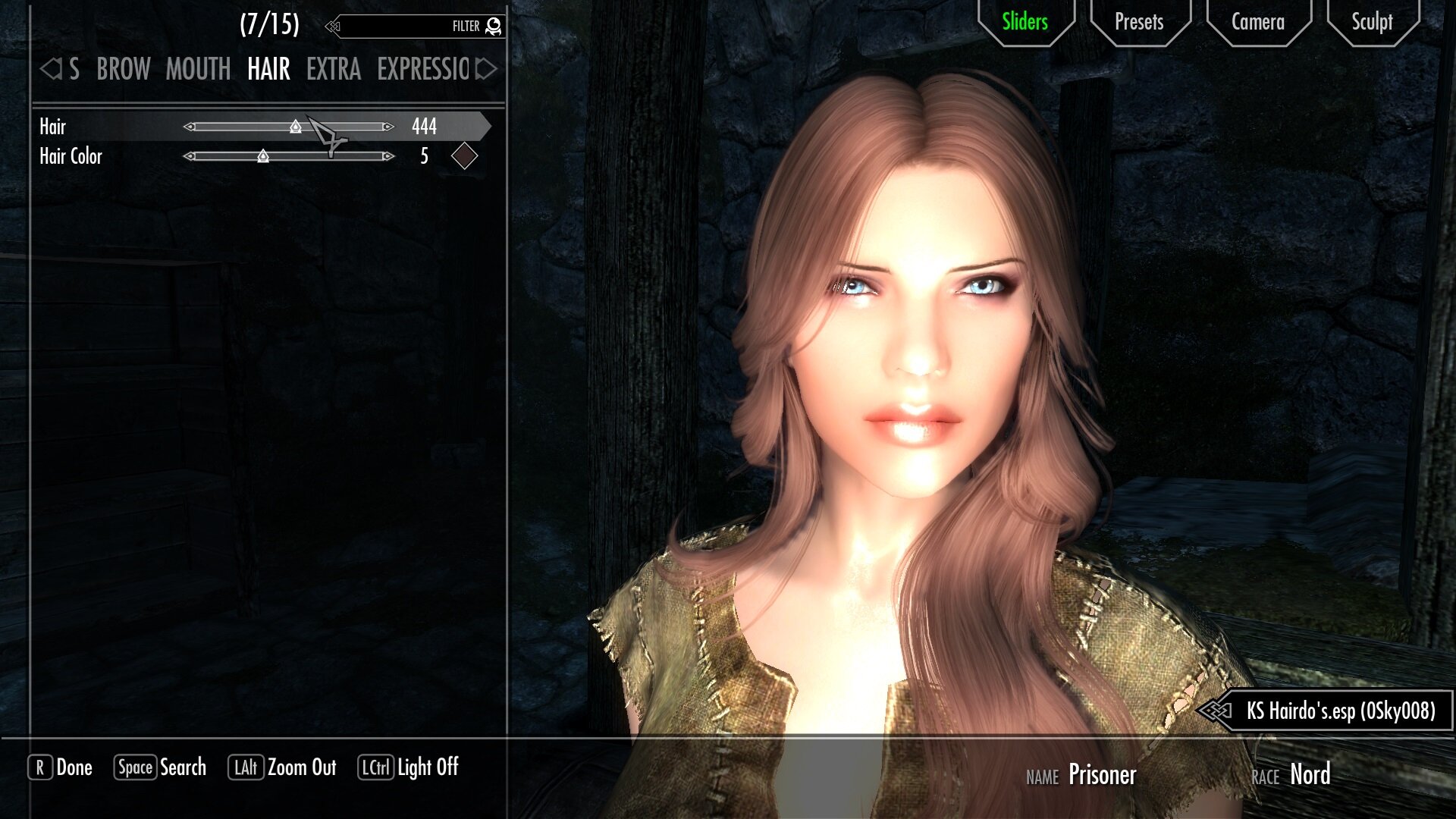Click the right chevron to reveal more categories
This screenshot has width=1456, height=819.
[x=483, y=69]
